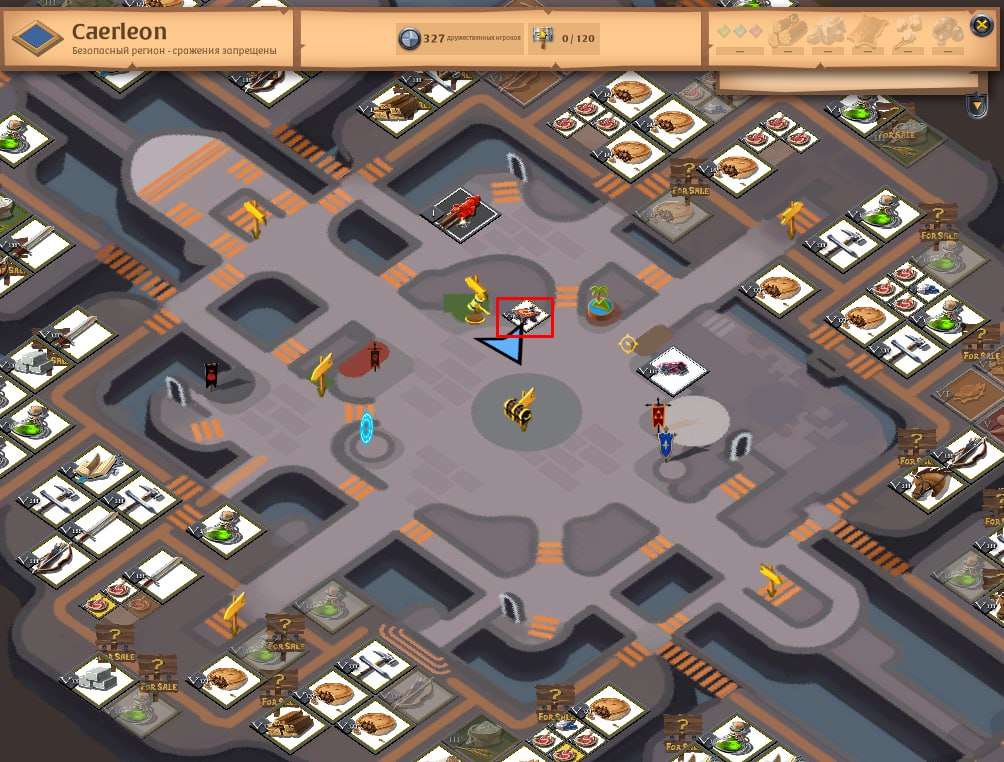
Task: Click the red weapon building tile
Action: click(465, 211)
